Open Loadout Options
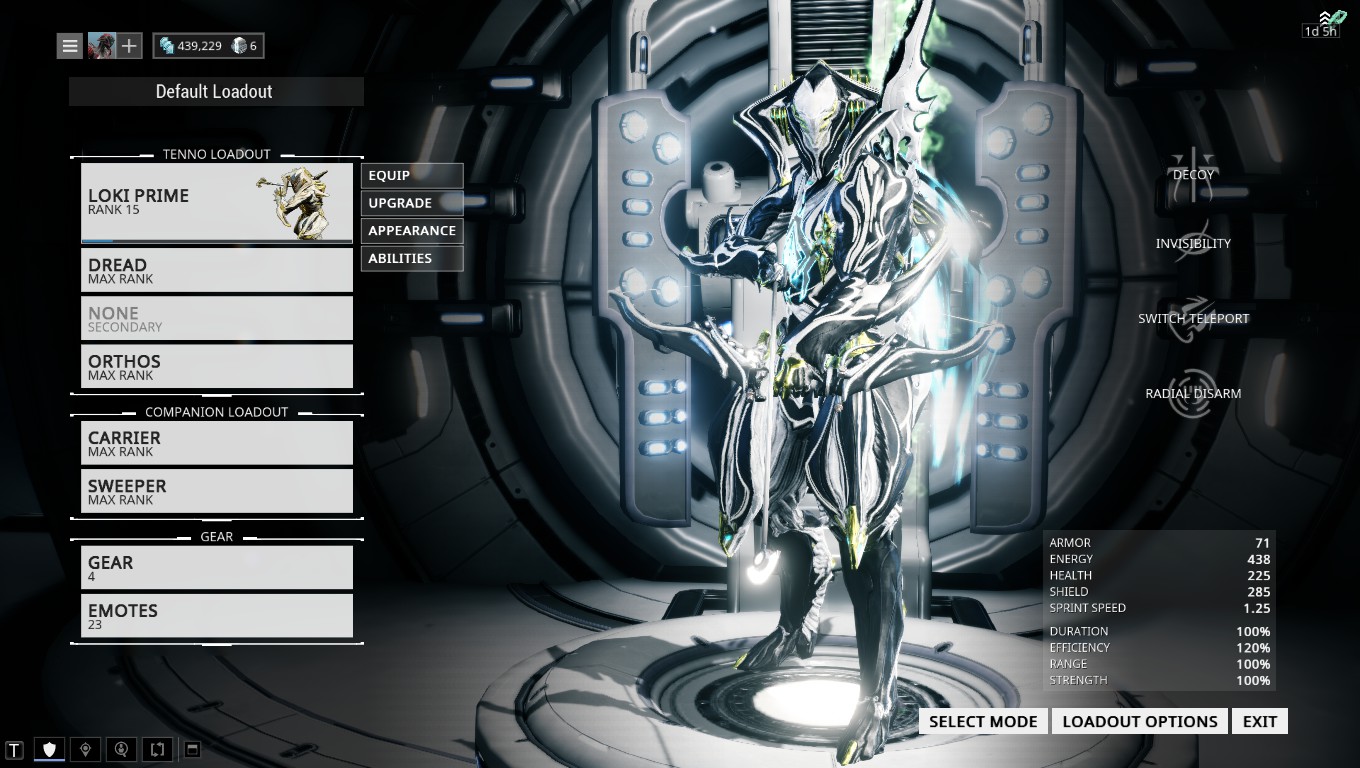Viewport: 1360px width, 768px height. 1139,721
